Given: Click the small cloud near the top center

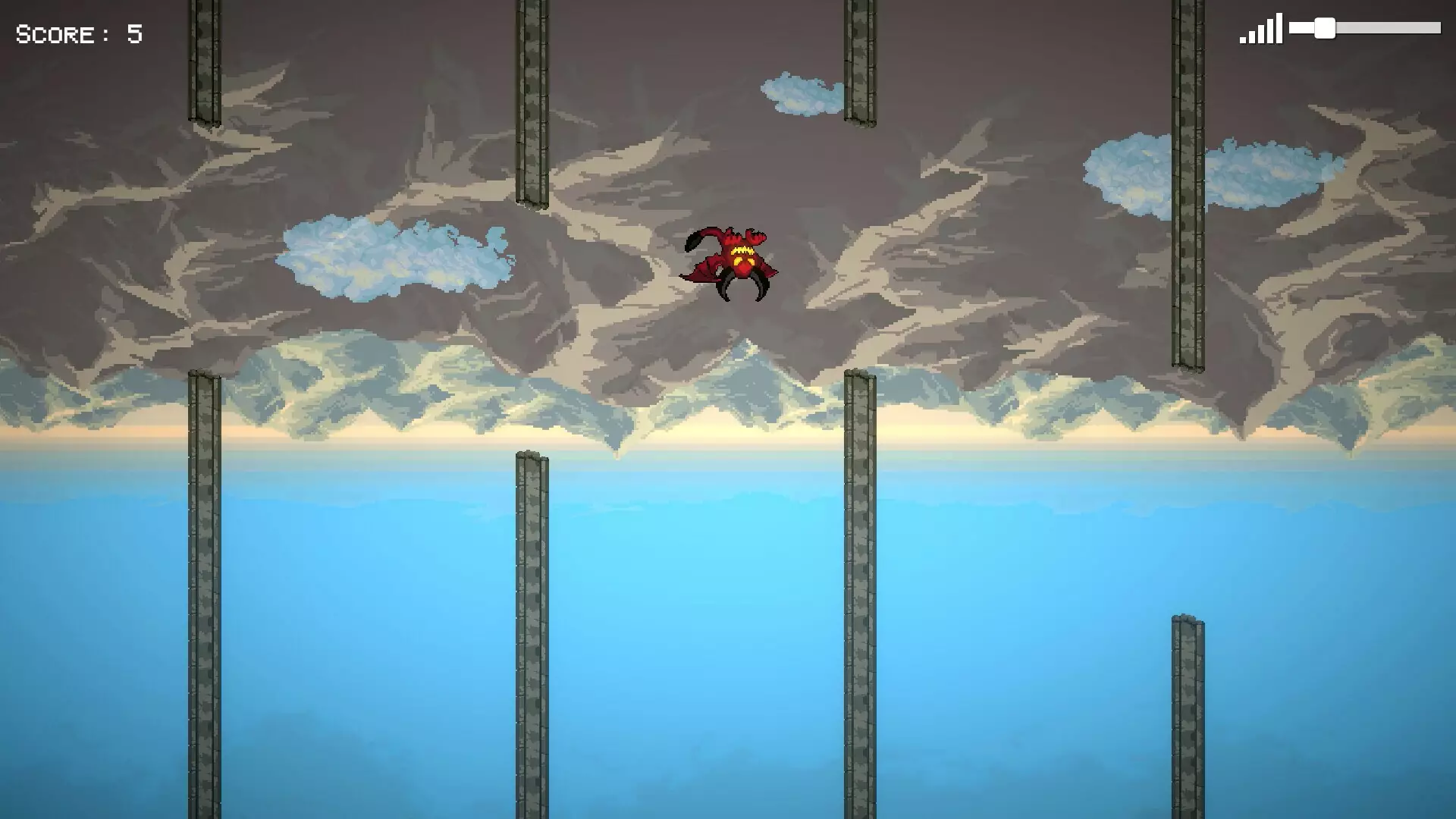Looking at the screenshot, I should (804, 95).
